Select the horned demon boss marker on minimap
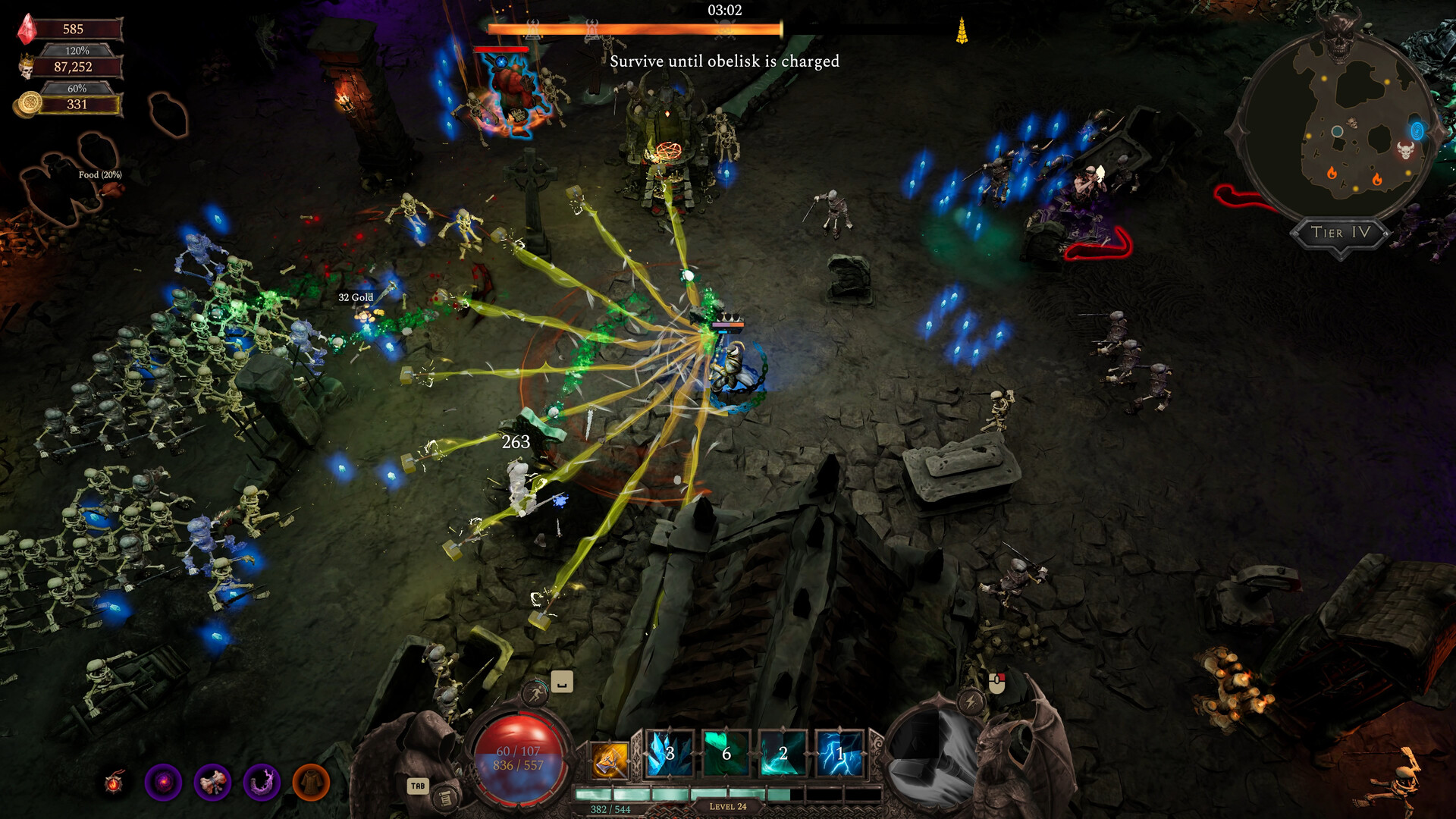 tap(1405, 150)
